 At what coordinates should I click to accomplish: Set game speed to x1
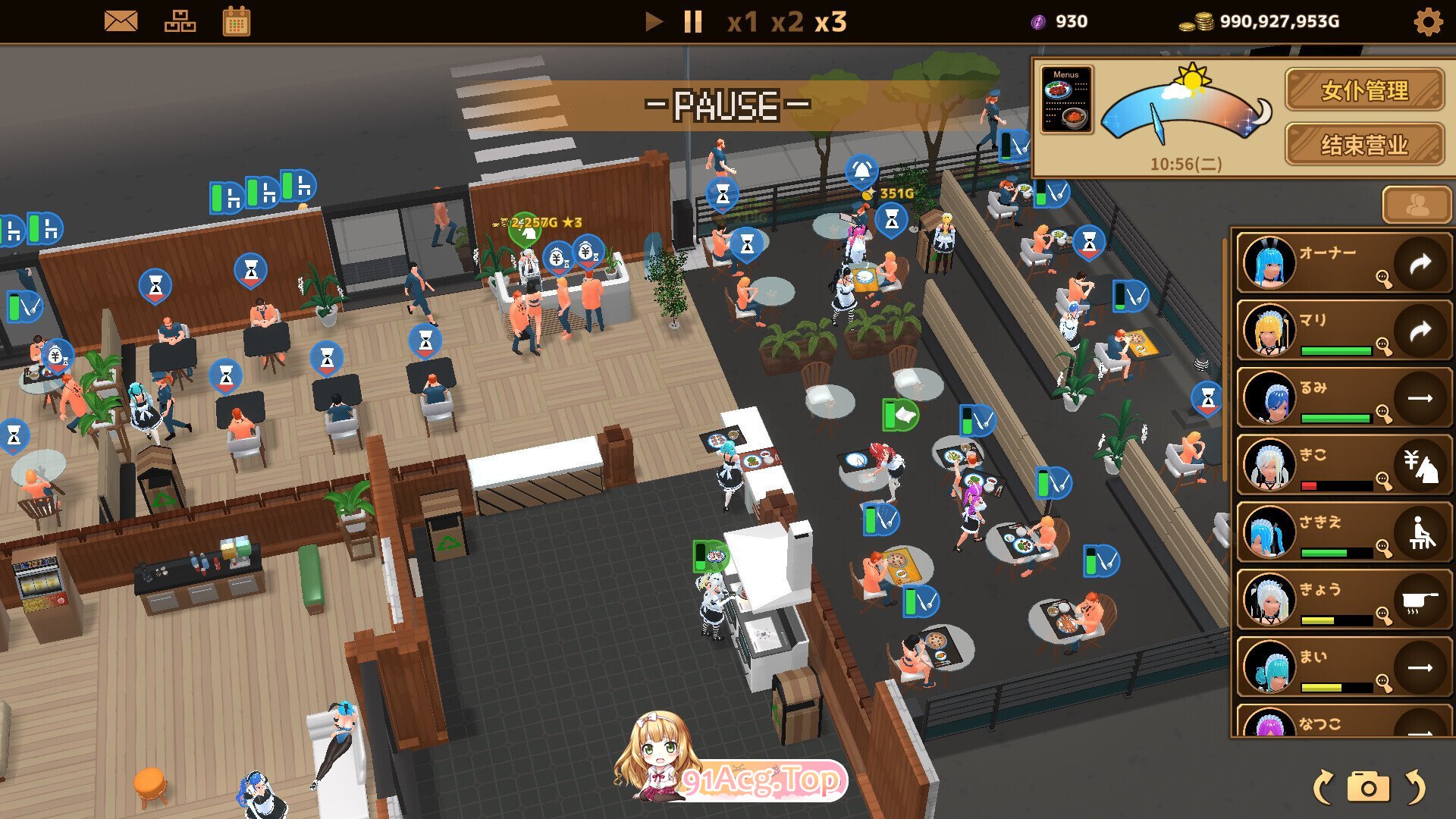click(x=742, y=22)
